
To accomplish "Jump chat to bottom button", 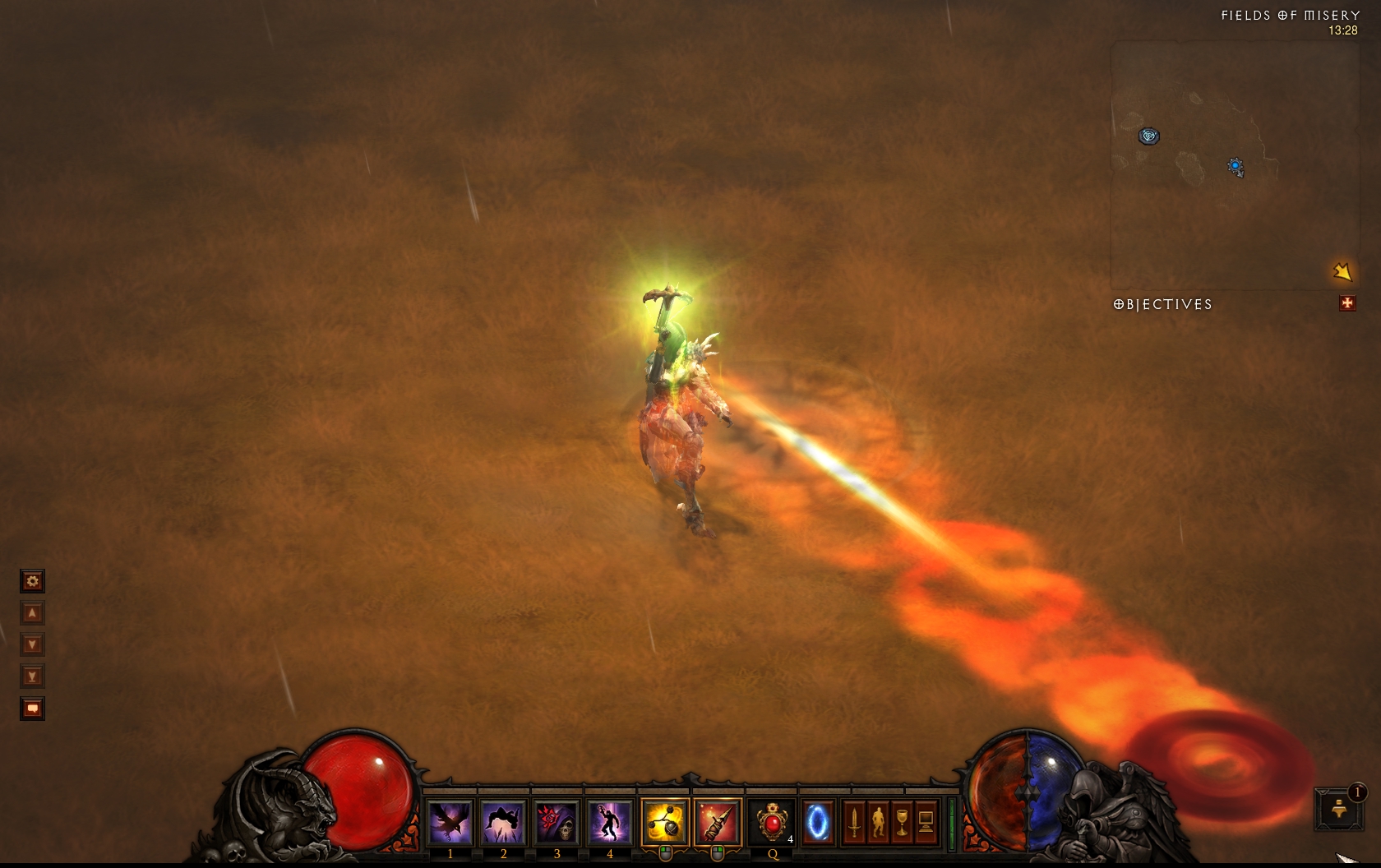I will click(x=32, y=676).
